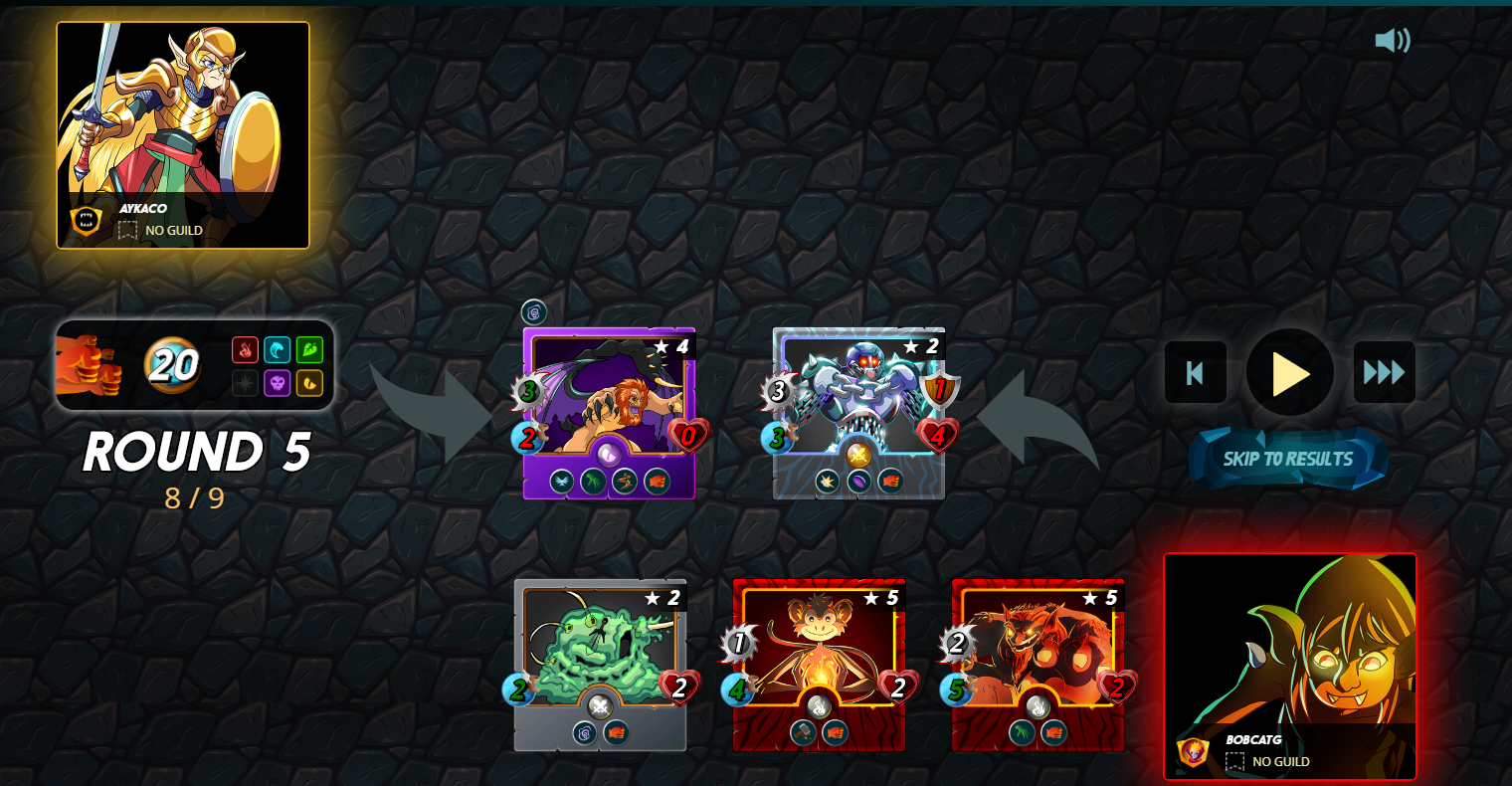Click the Water splinter wave icon

(279, 350)
